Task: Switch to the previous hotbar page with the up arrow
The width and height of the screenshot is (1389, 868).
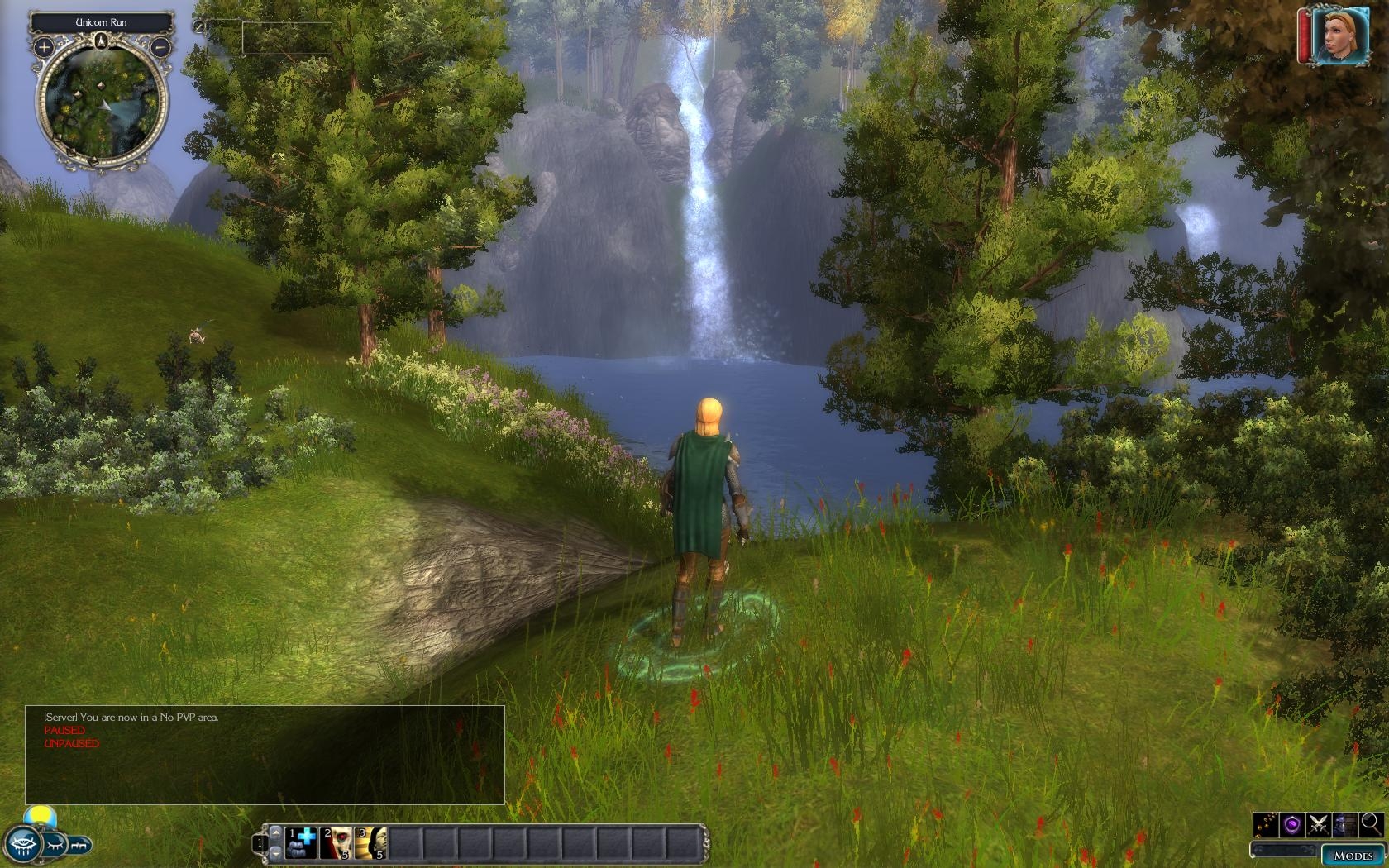Action: (275, 833)
